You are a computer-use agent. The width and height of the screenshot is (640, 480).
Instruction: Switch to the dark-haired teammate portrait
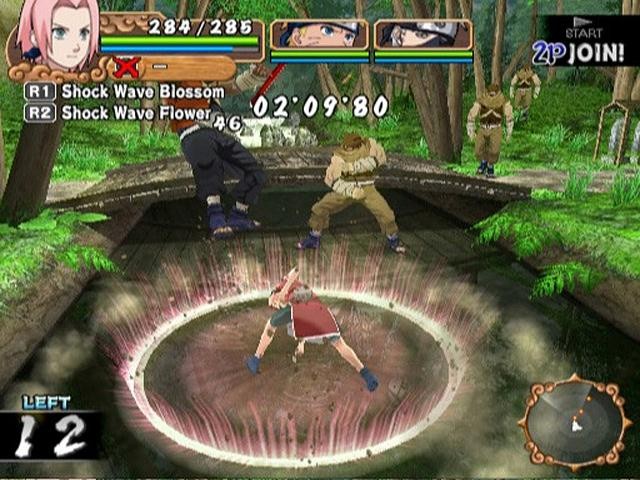coord(423,35)
